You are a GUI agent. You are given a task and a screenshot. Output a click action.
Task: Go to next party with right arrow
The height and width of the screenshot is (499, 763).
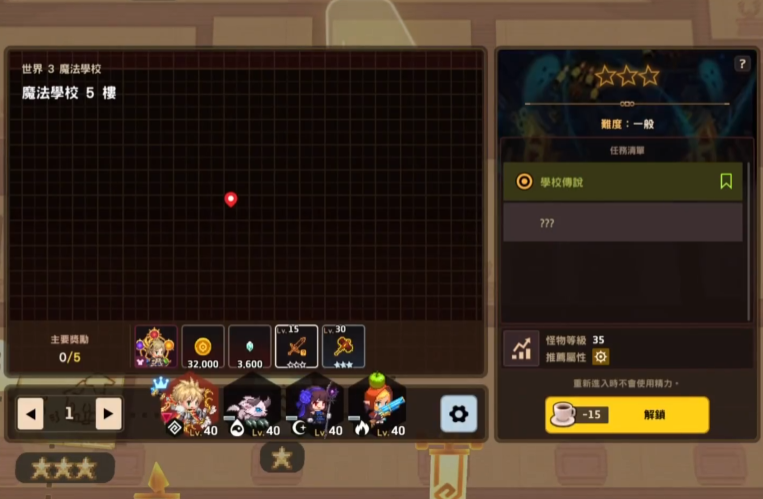108,413
